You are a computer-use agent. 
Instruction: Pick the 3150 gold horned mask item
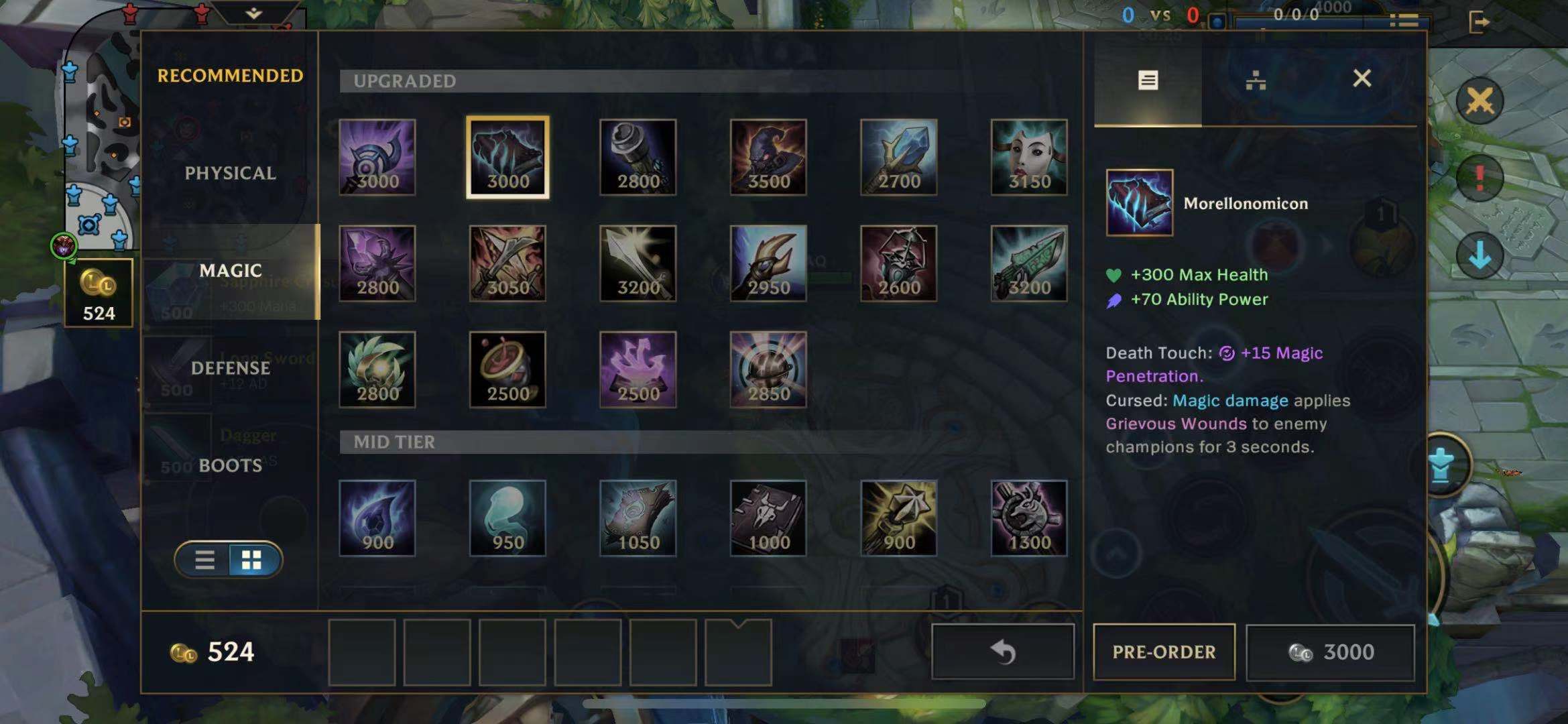1029,158
